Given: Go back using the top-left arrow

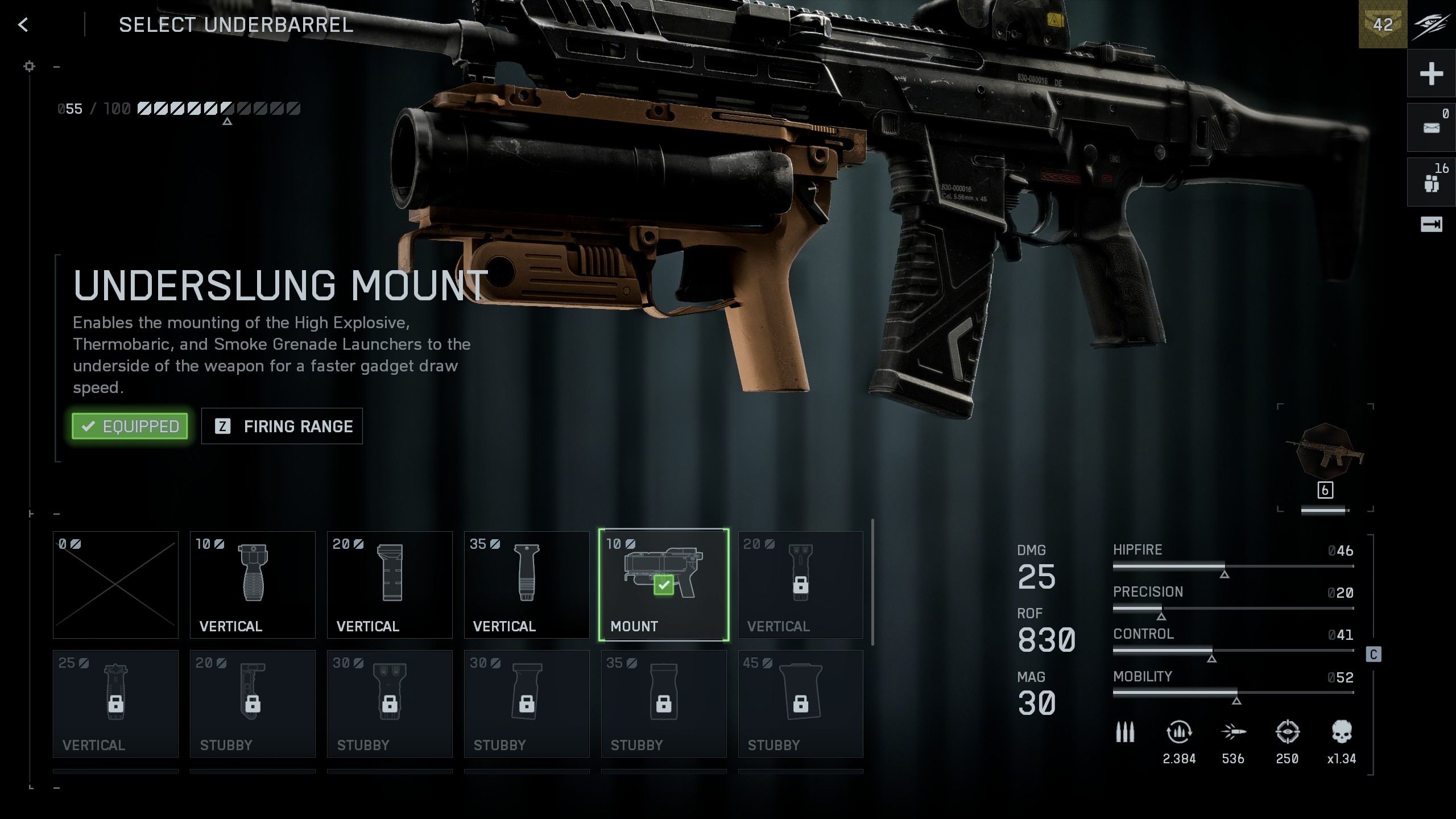Looking at the screenshot, I should click(23, 25).
